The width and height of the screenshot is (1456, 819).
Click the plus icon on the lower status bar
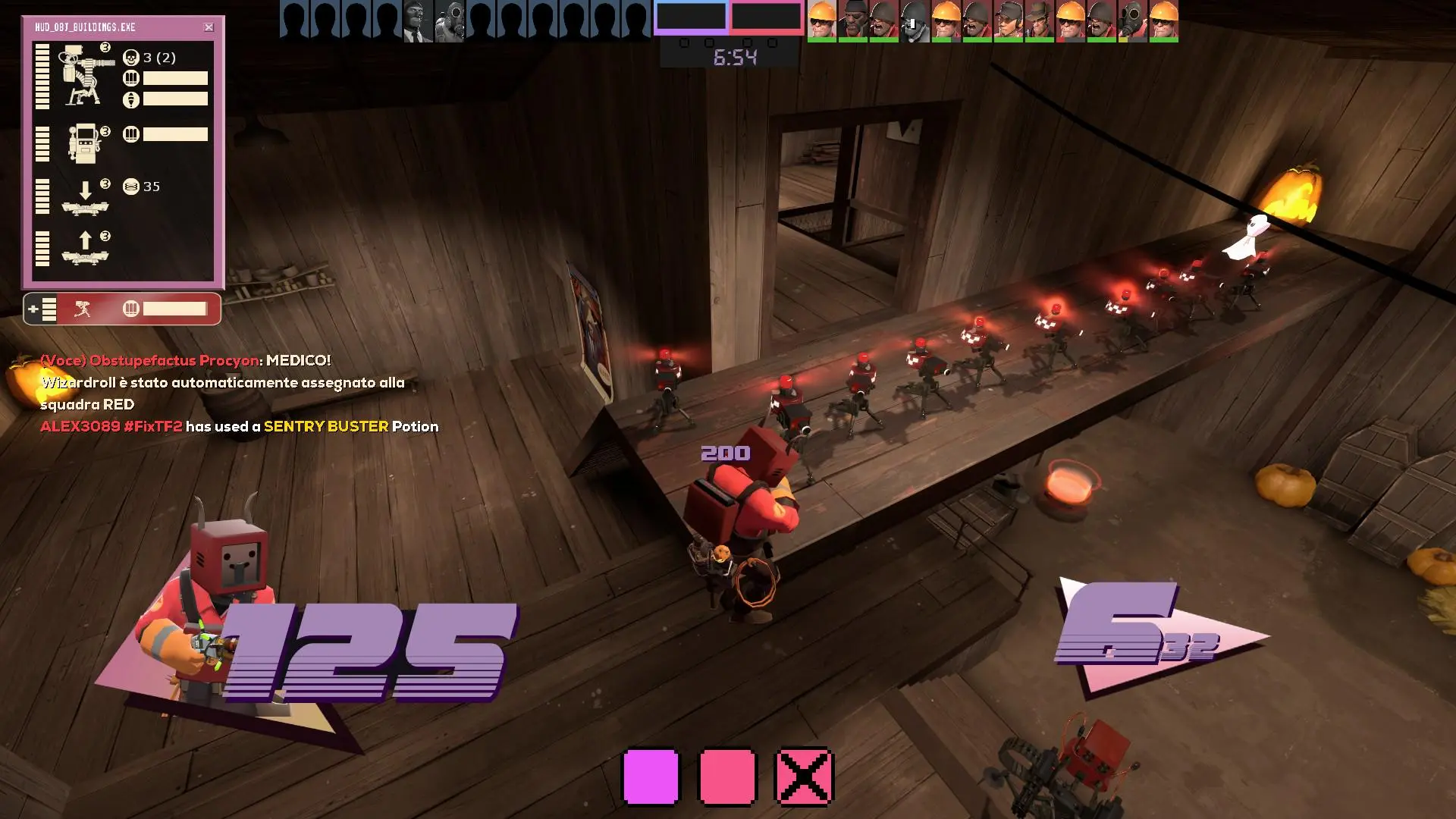pyautogui.click(x=34, y=309)
